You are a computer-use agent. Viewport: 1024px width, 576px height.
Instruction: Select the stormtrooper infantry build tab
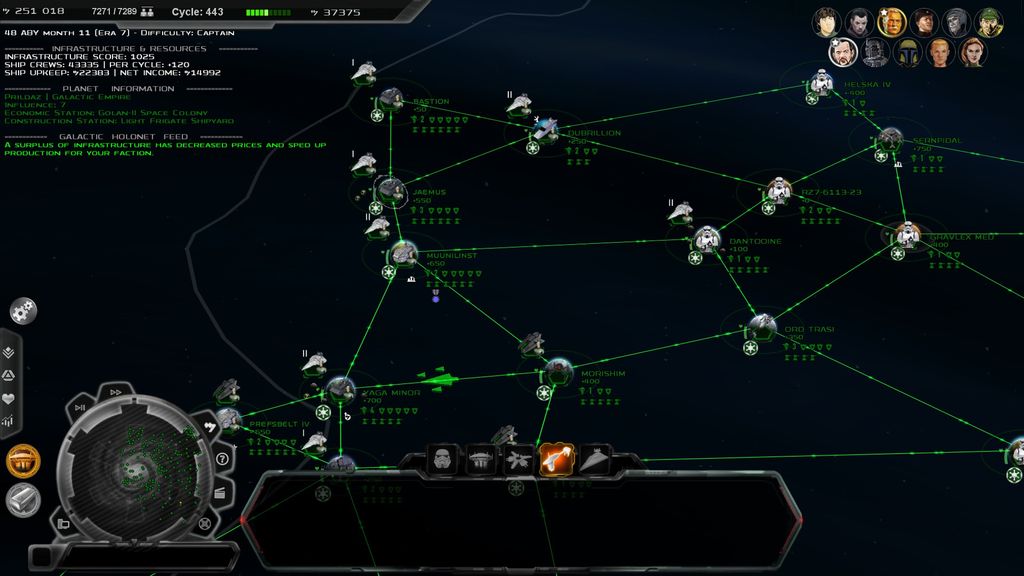pyautogui.click(x=443, y=460)
